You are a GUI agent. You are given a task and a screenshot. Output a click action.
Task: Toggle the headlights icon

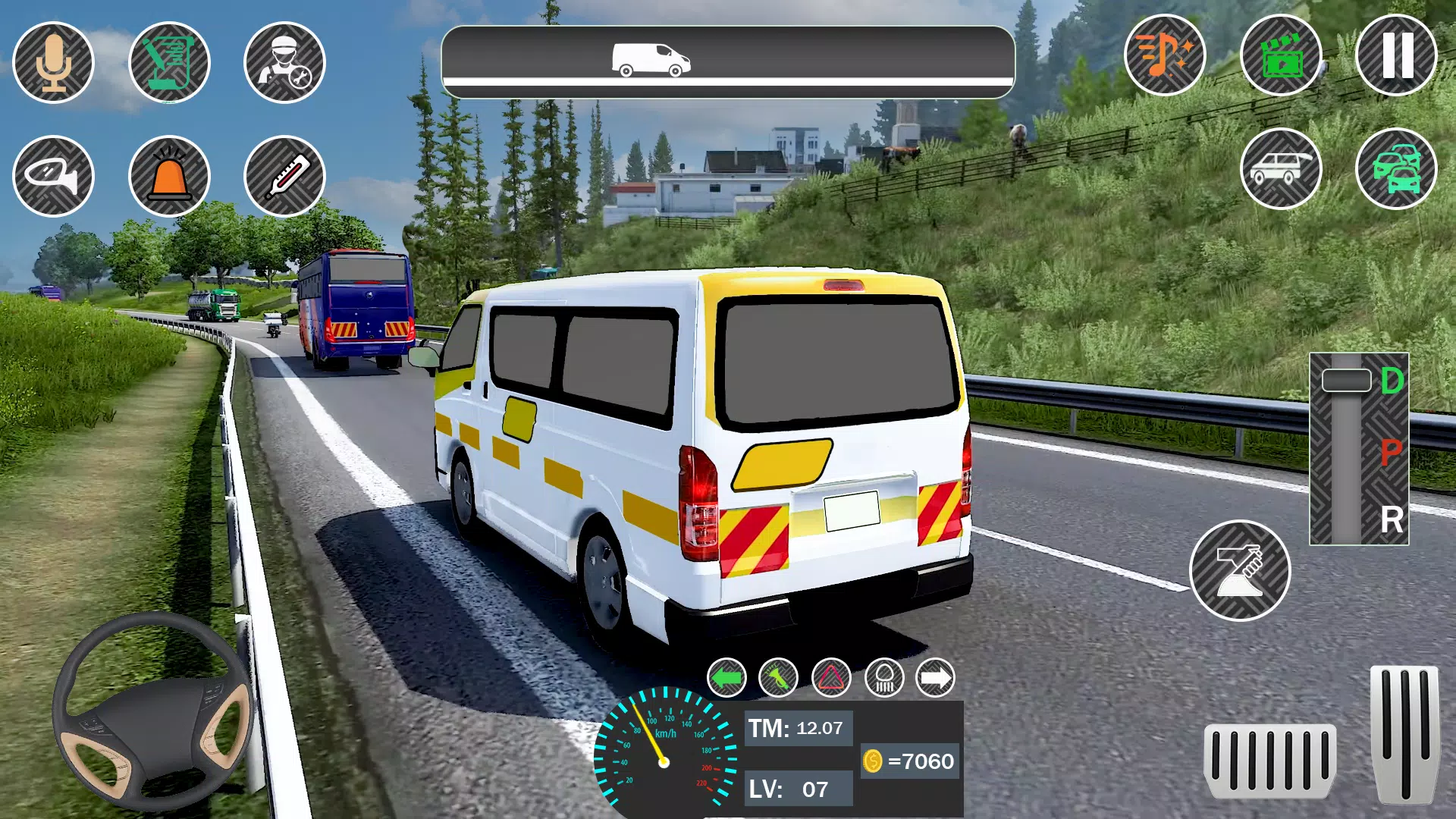884,678
